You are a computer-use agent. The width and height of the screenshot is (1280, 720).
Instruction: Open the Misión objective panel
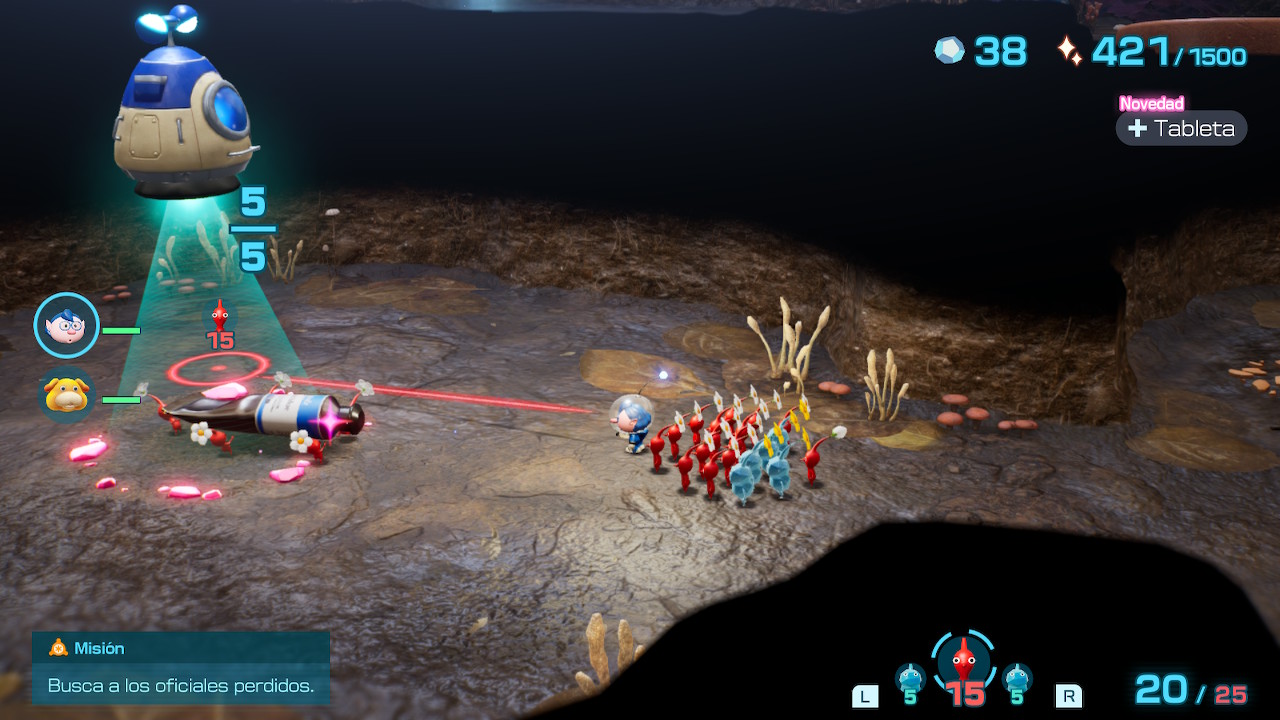click(x=180, y=667)
